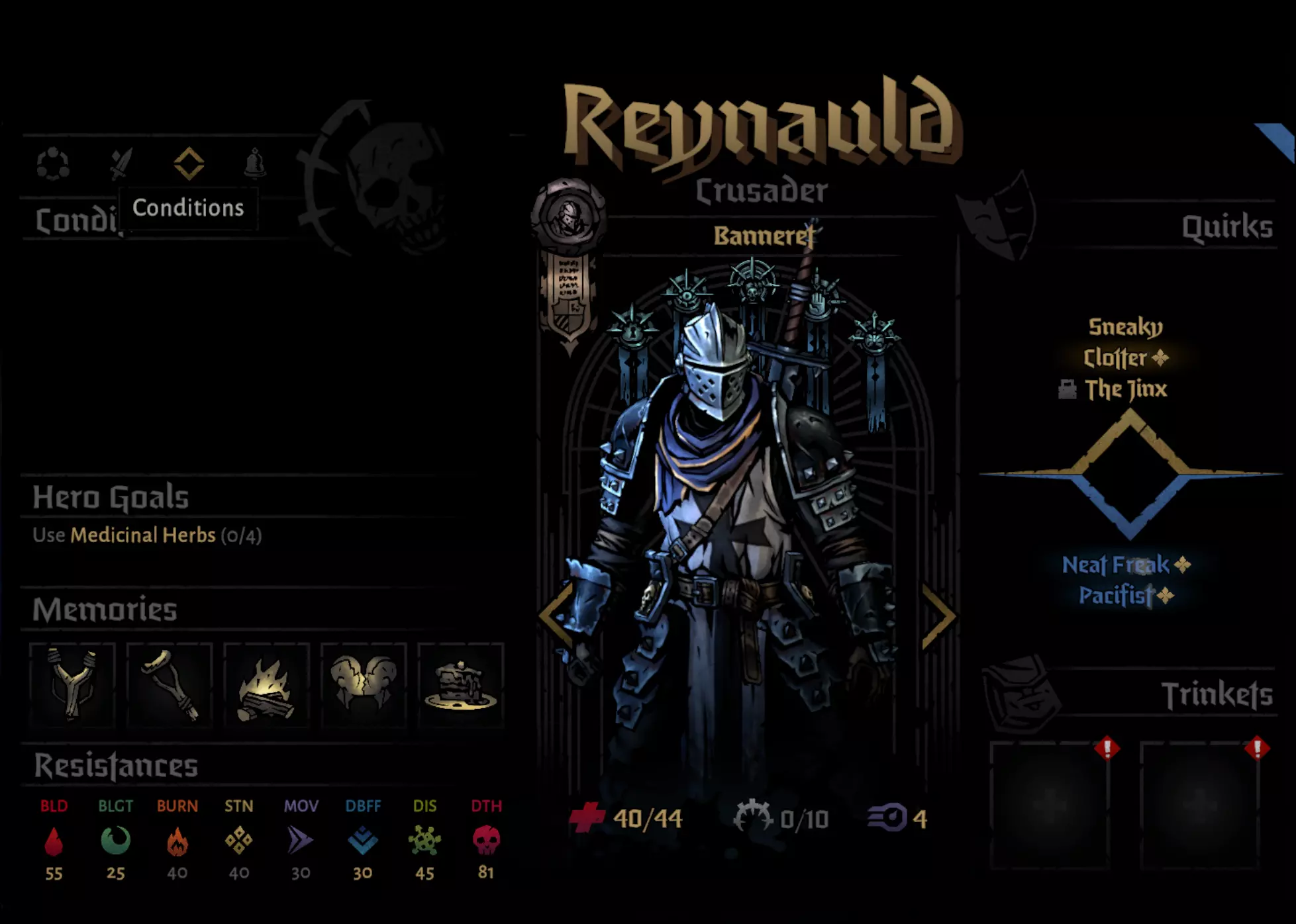Inspect the slingshot memory
This screenshot has height=924, width=1296.
(x=73, y=685)
